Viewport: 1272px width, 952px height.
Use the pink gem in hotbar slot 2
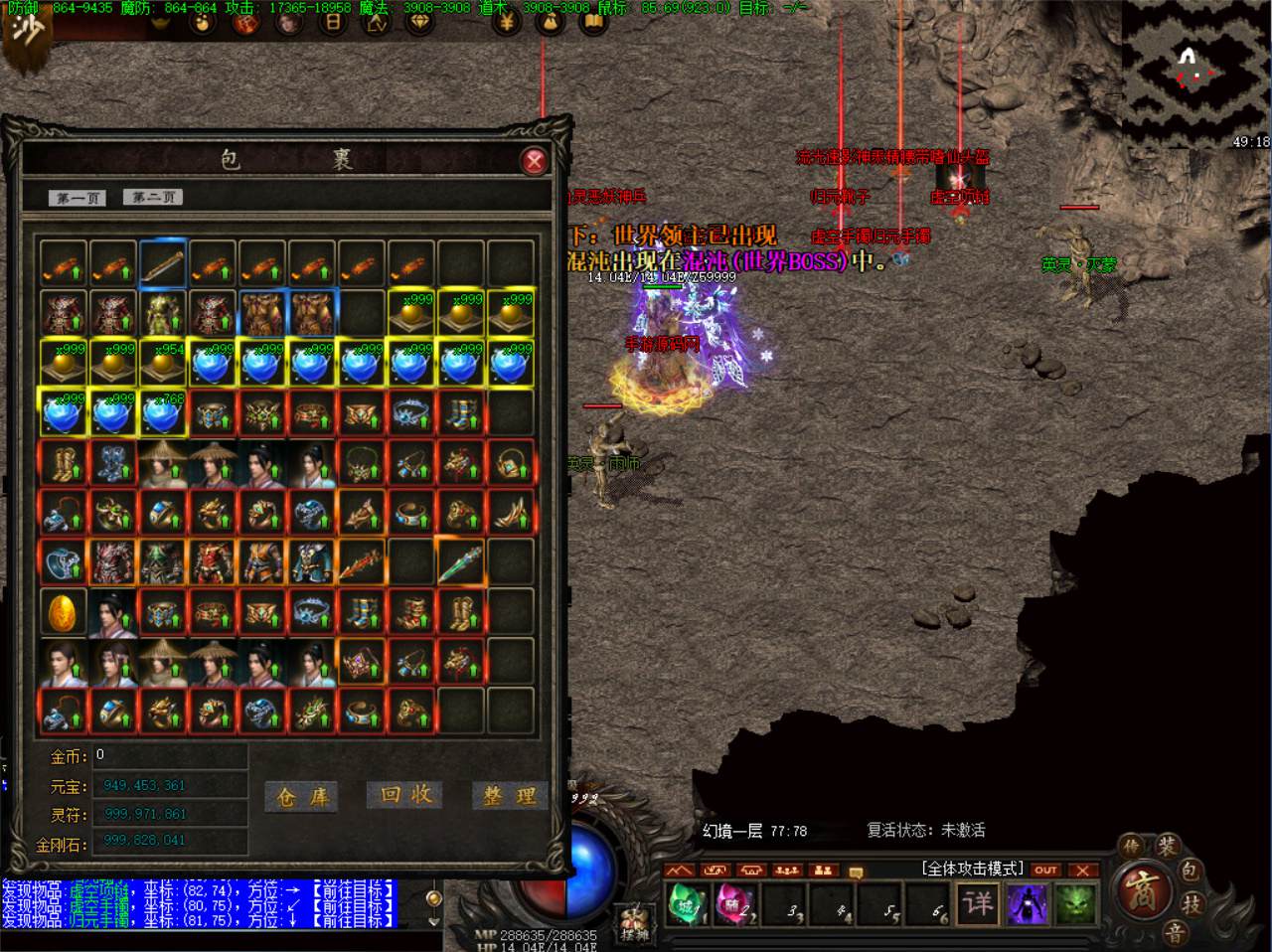734,904
